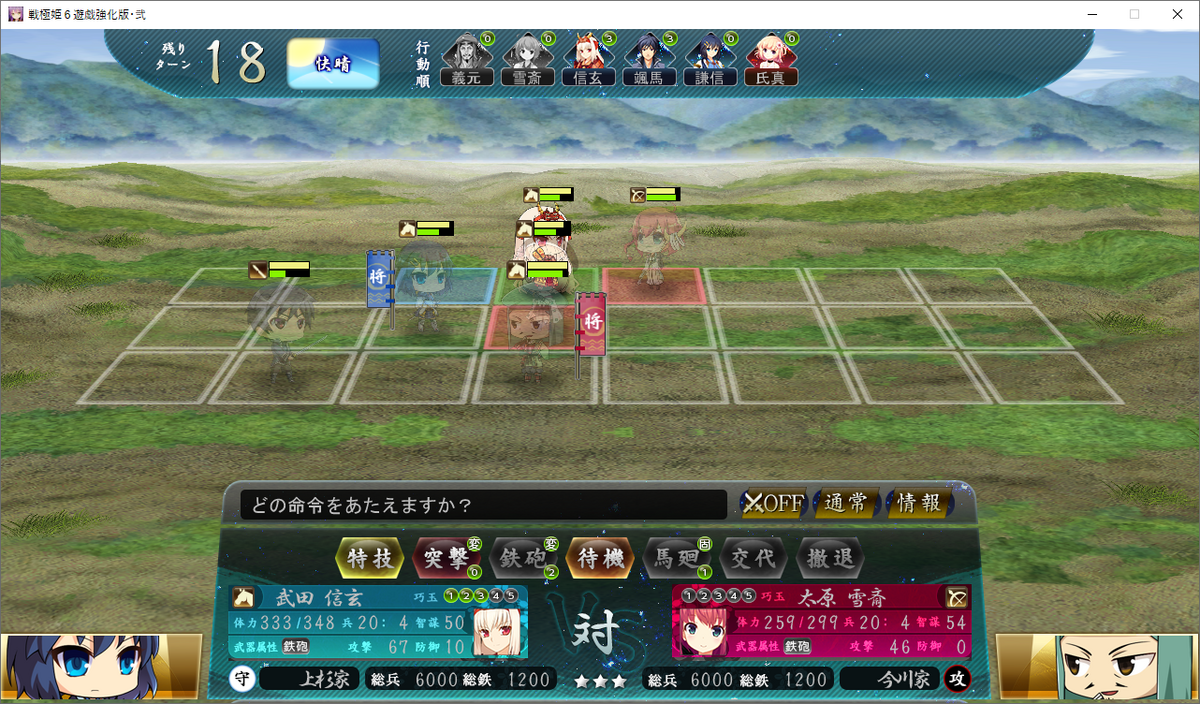Click the 交代 swap command
Screen dimensions: 1200x704
[x=754, y=558]
